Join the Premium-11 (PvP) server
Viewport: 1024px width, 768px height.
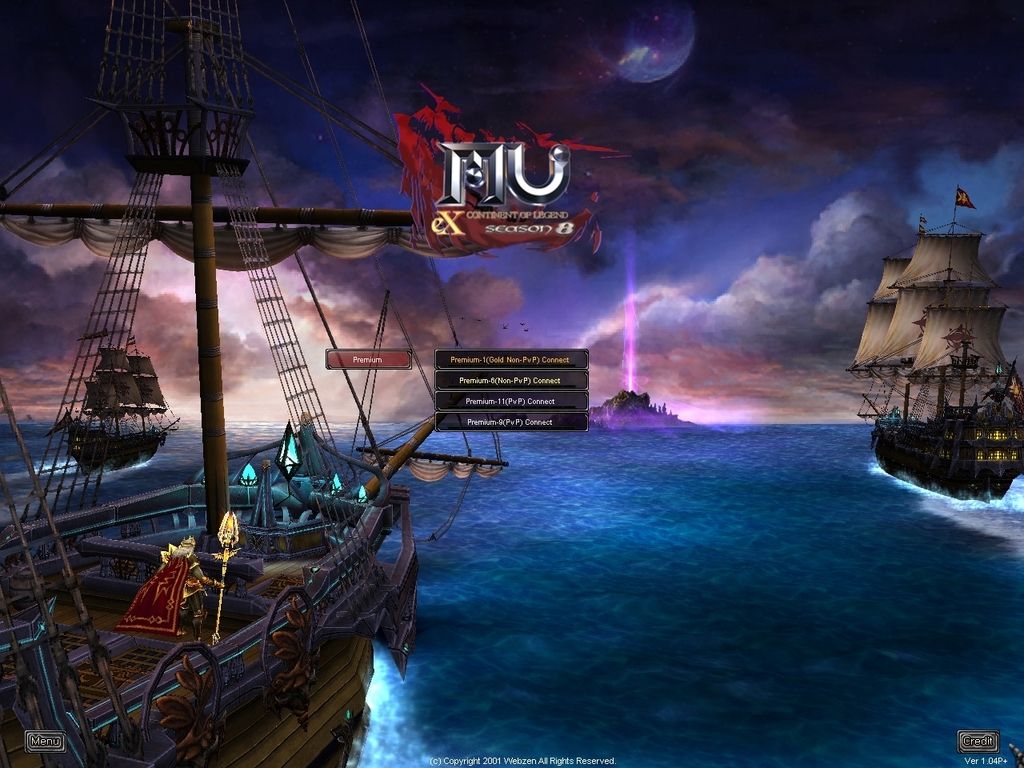coord(511,402)
